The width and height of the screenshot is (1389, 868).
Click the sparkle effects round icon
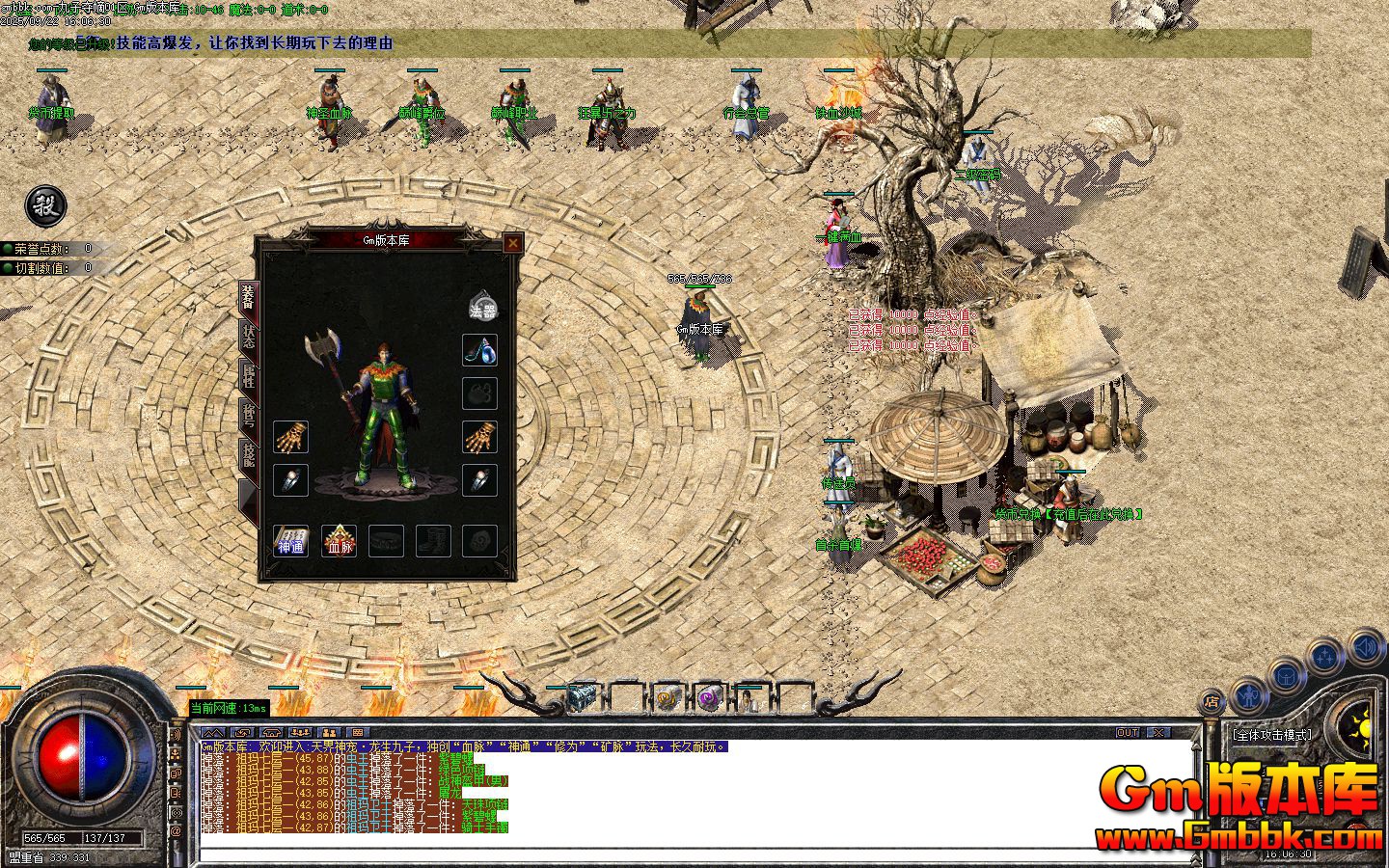tap(1324, 655)
